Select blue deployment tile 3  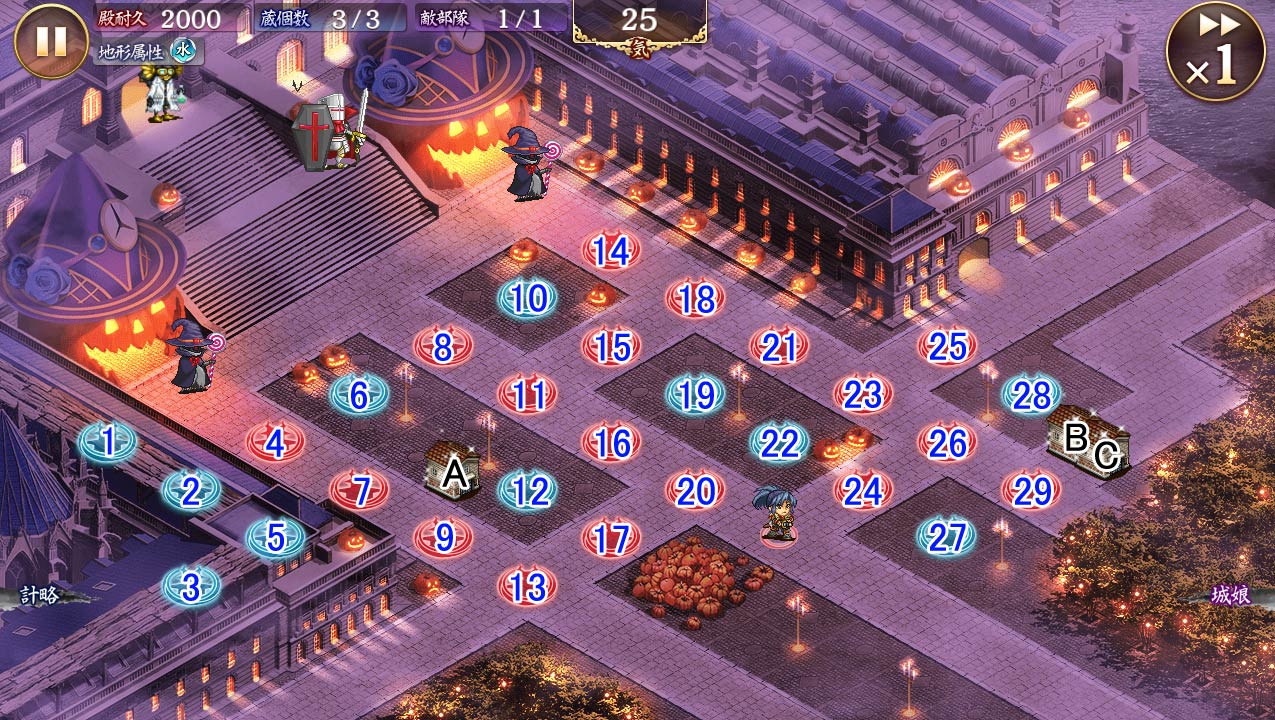191,586
